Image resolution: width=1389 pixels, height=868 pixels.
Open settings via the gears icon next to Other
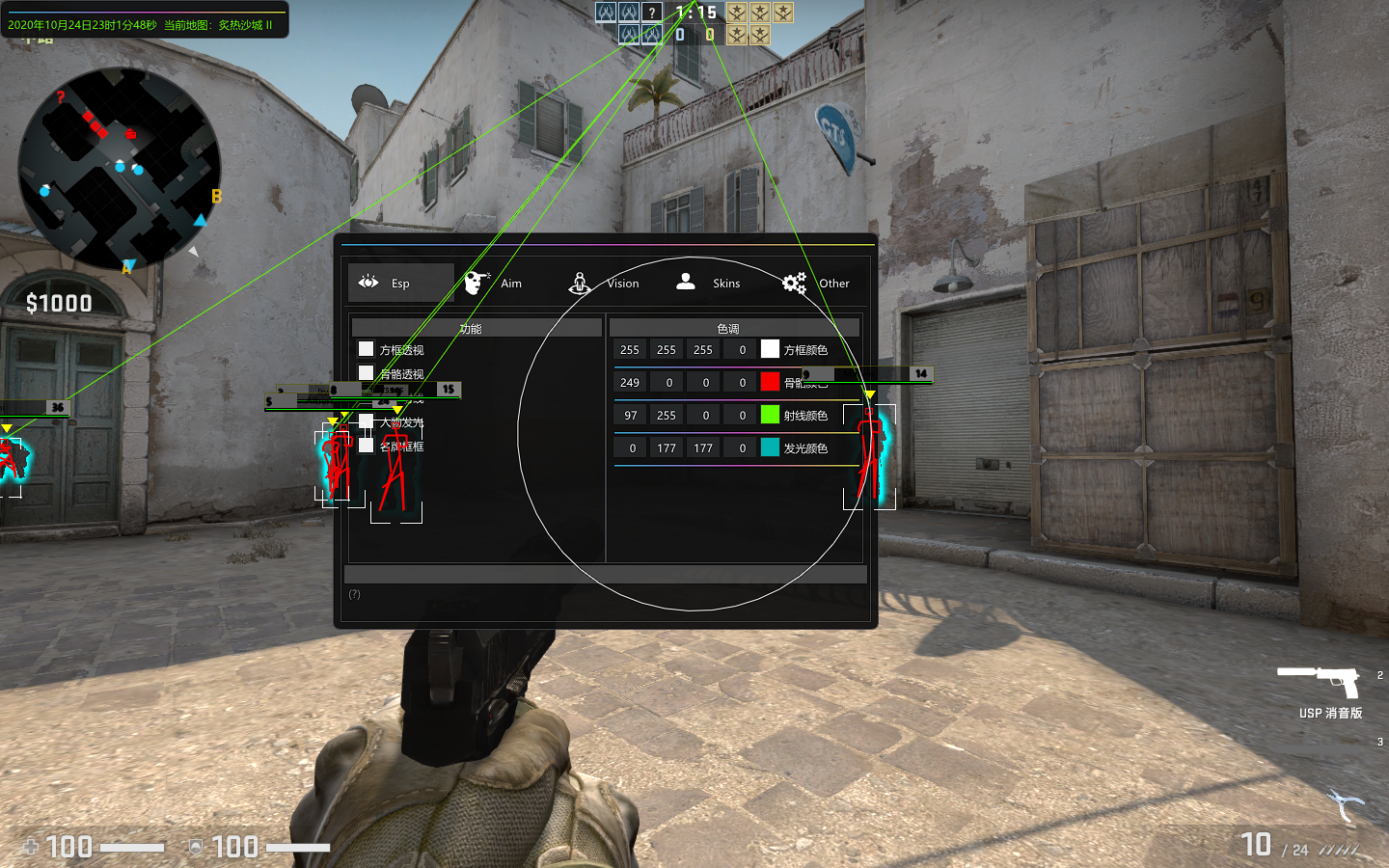[793, 283]
